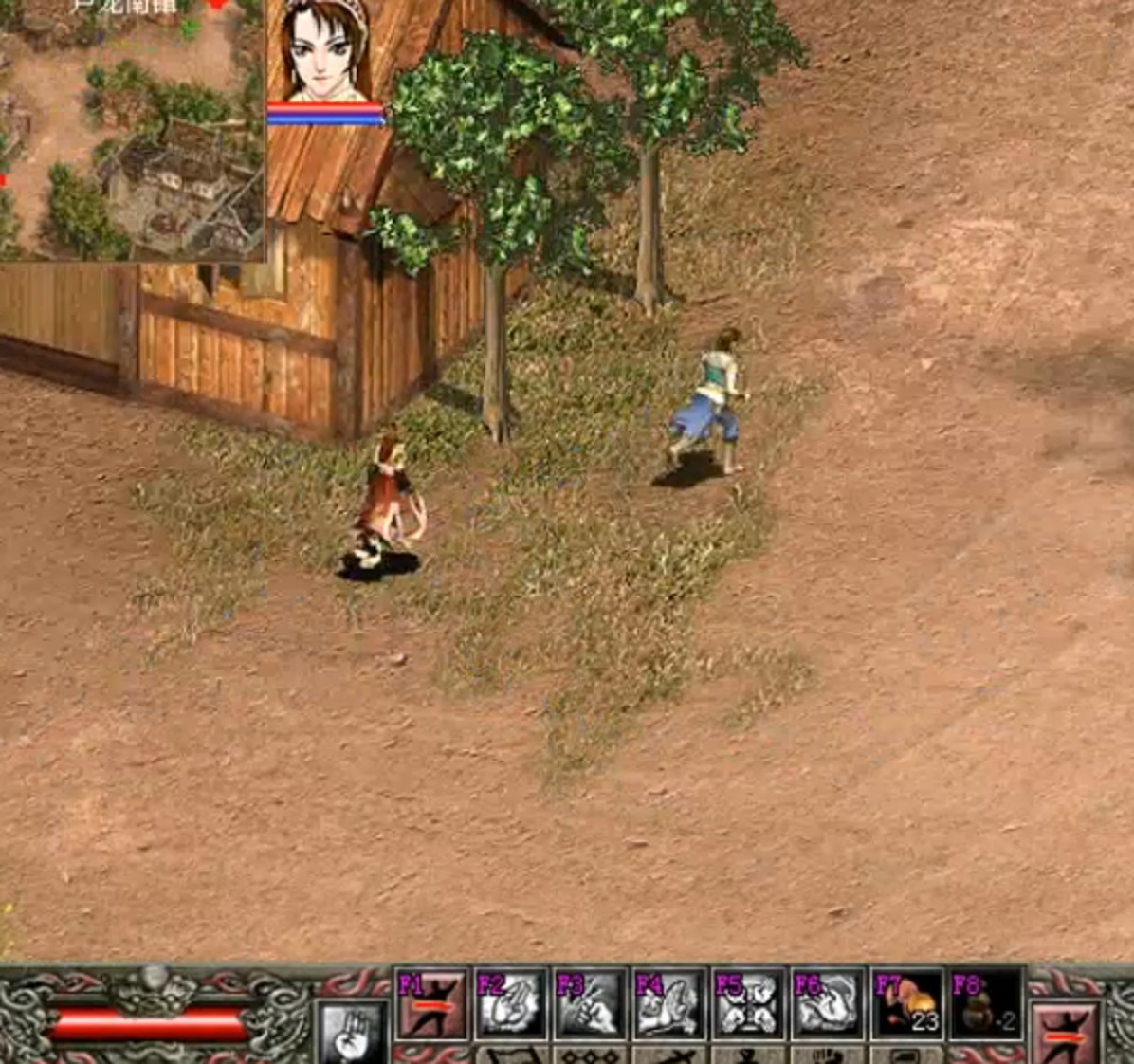Select the F4 palm strike skill
The image size is (1134, 1064).
[x=668, y=1003]
